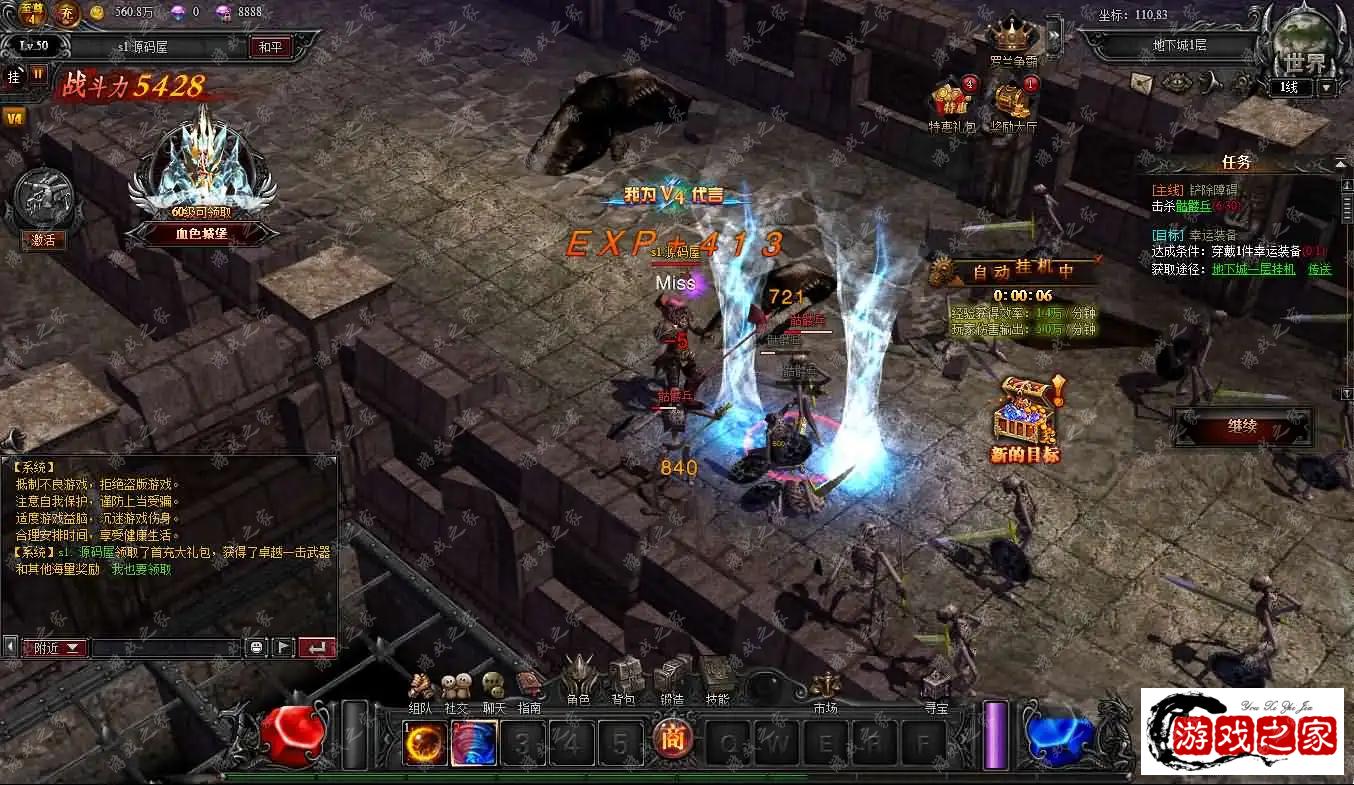The height and width of the screenshot is (785, 1354).
Task: Open the 社交 social menu
Action: coord(457,689)
